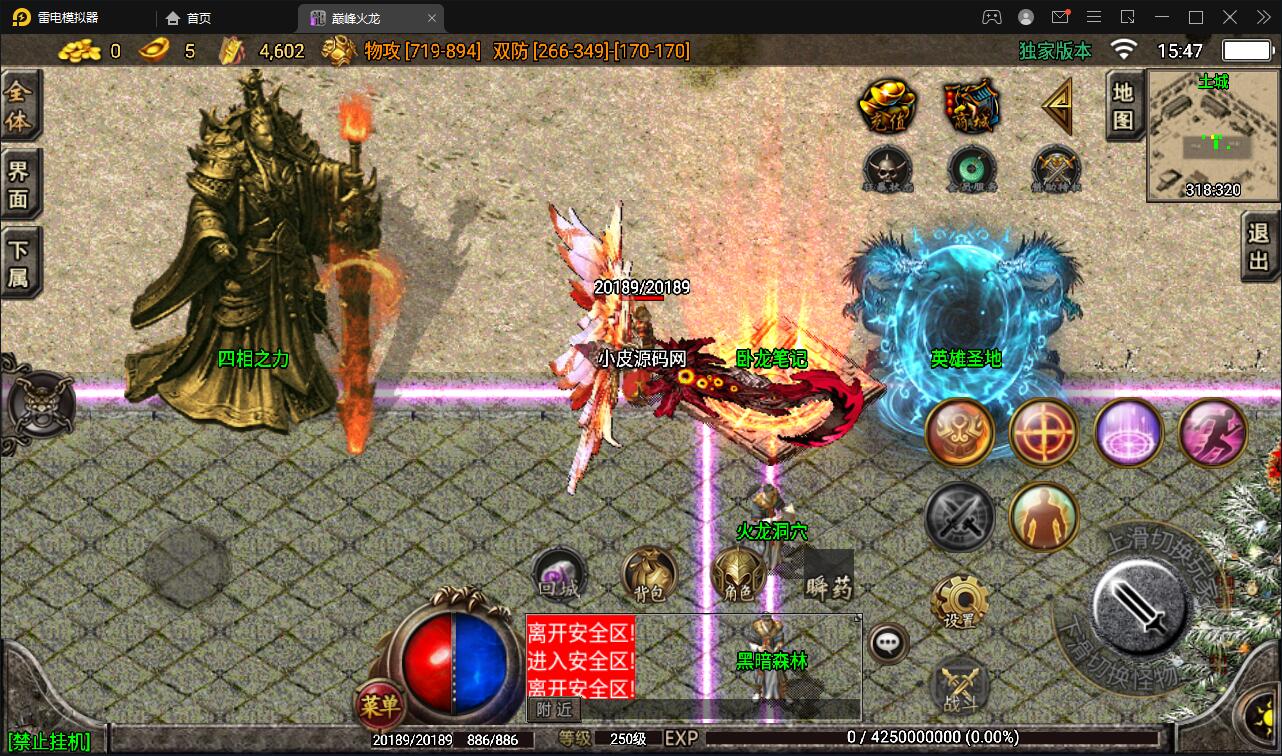Click the 土城 minimap thumbnail
Viewport: 1282px width, 756px height.
pyautogui.click(x=1211, y=136)
